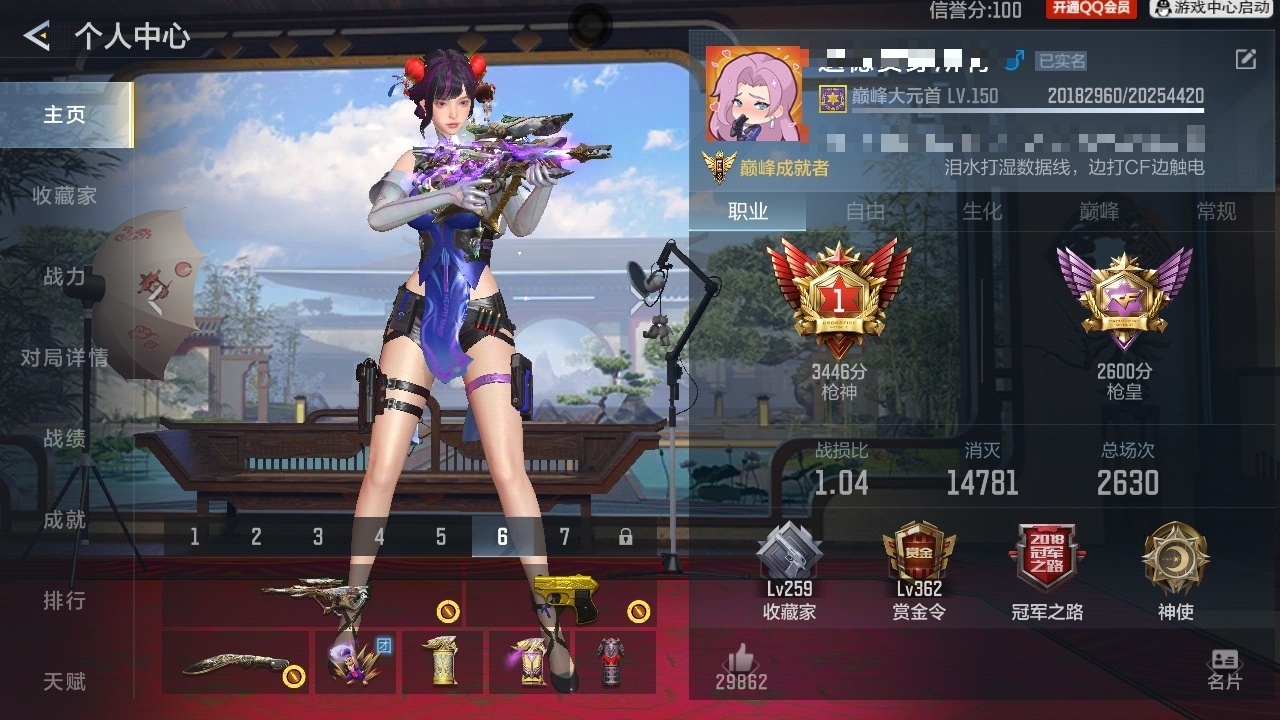The height and width of the screenshot is (720, 1280).
Task: Select the curved knife melee slot
Action: [x=236, y=663]
